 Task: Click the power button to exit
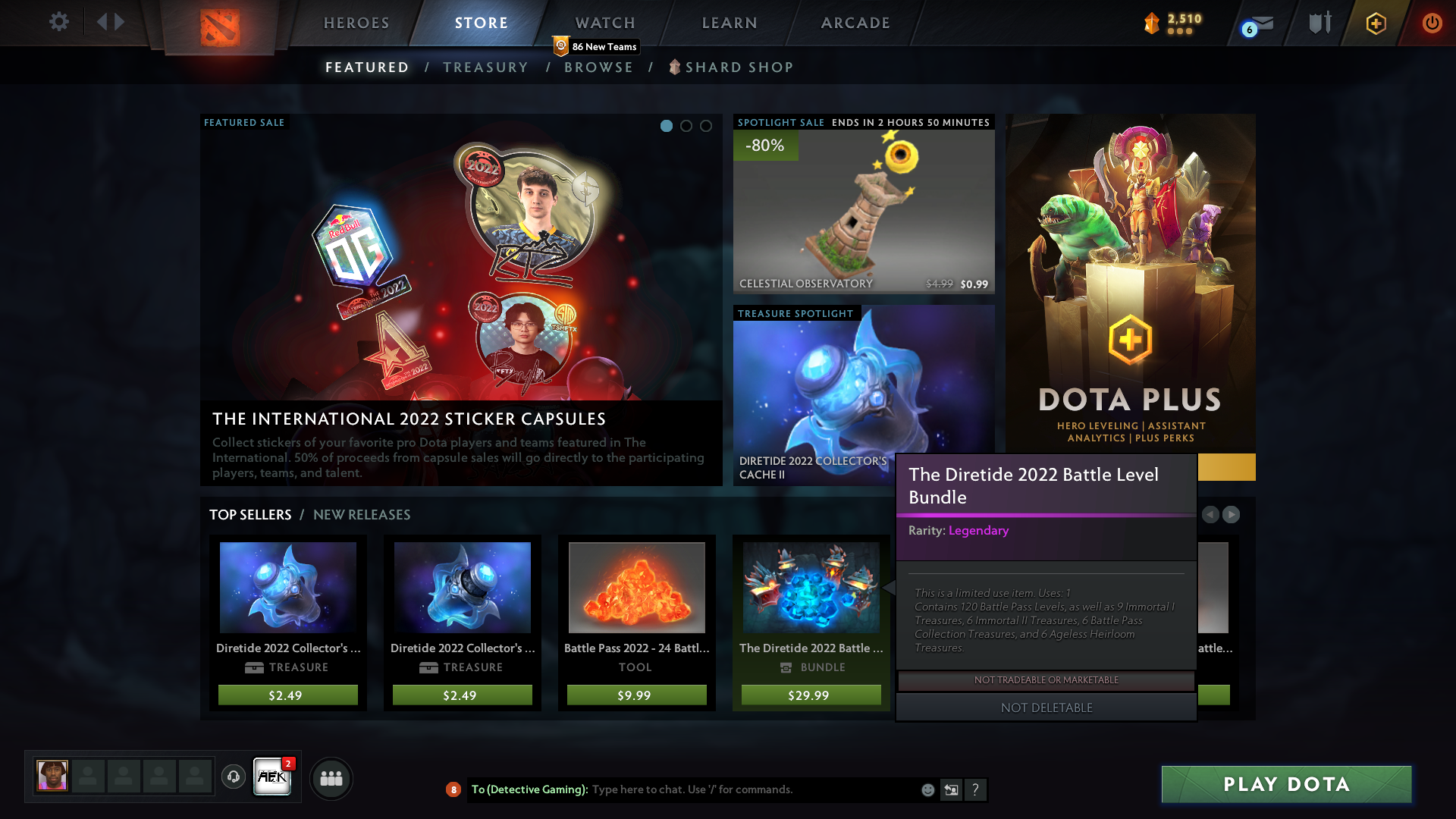click(x=1432, y=23)
